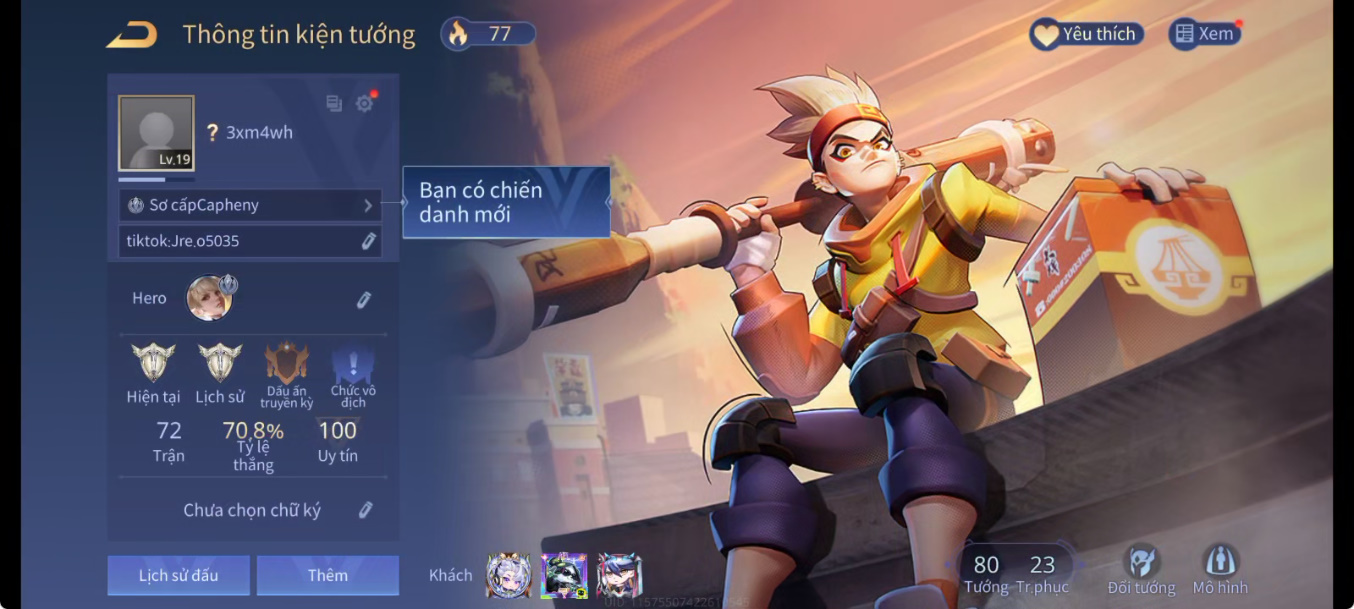Image resolution: width=1354 pixels, height=609 pixels.
Task: Edit the tiktok bio text field
Action: point(250,241)
